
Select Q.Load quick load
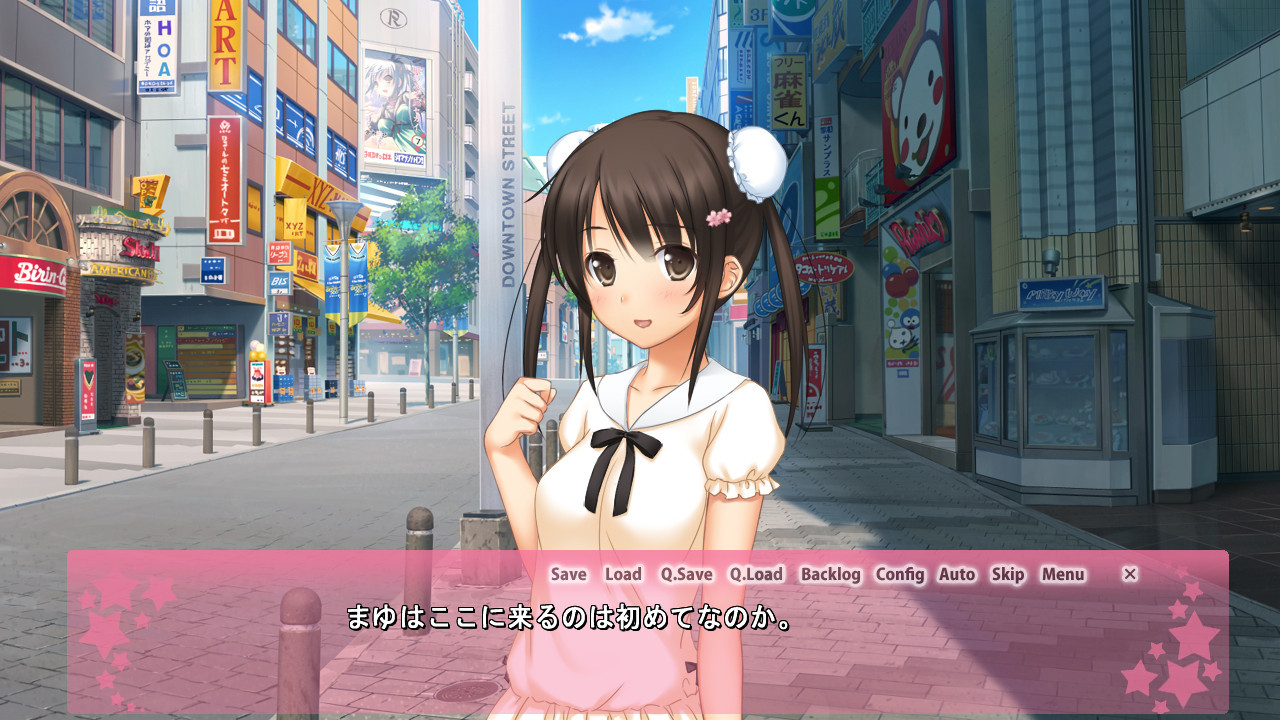click(x=756, y=574)
